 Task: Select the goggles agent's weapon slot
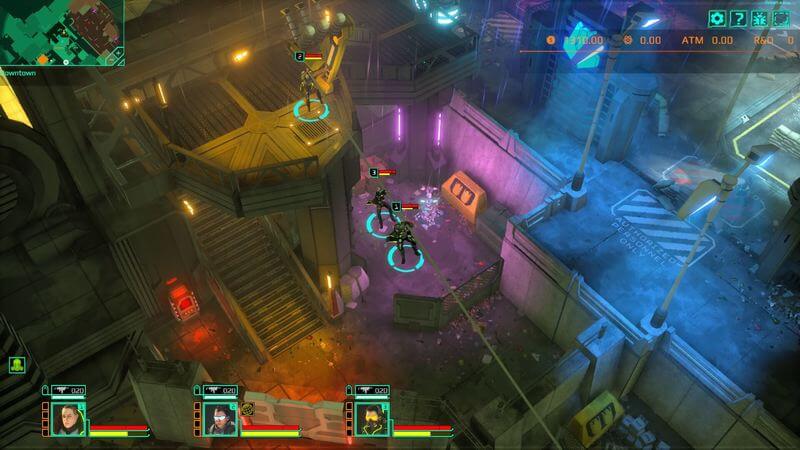pyautogui.click(x=371, y=390)
